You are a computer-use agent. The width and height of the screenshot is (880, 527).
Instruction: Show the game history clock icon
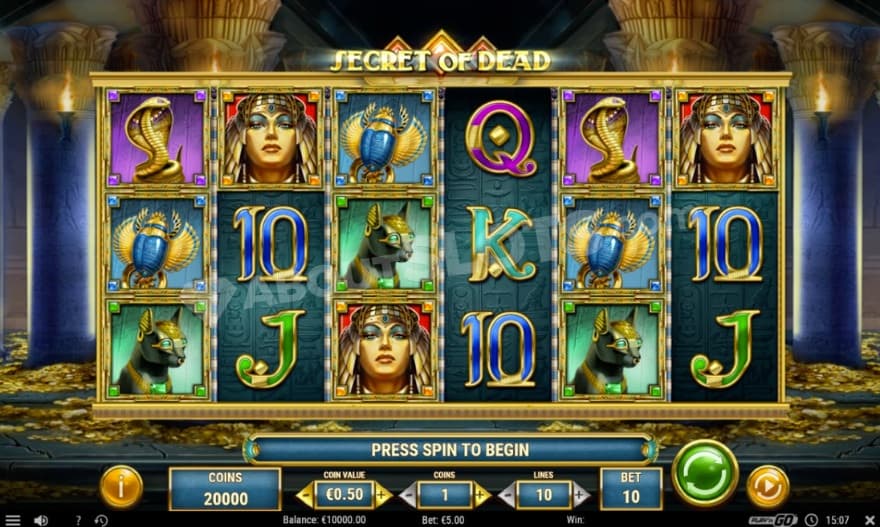pos(101,520)
